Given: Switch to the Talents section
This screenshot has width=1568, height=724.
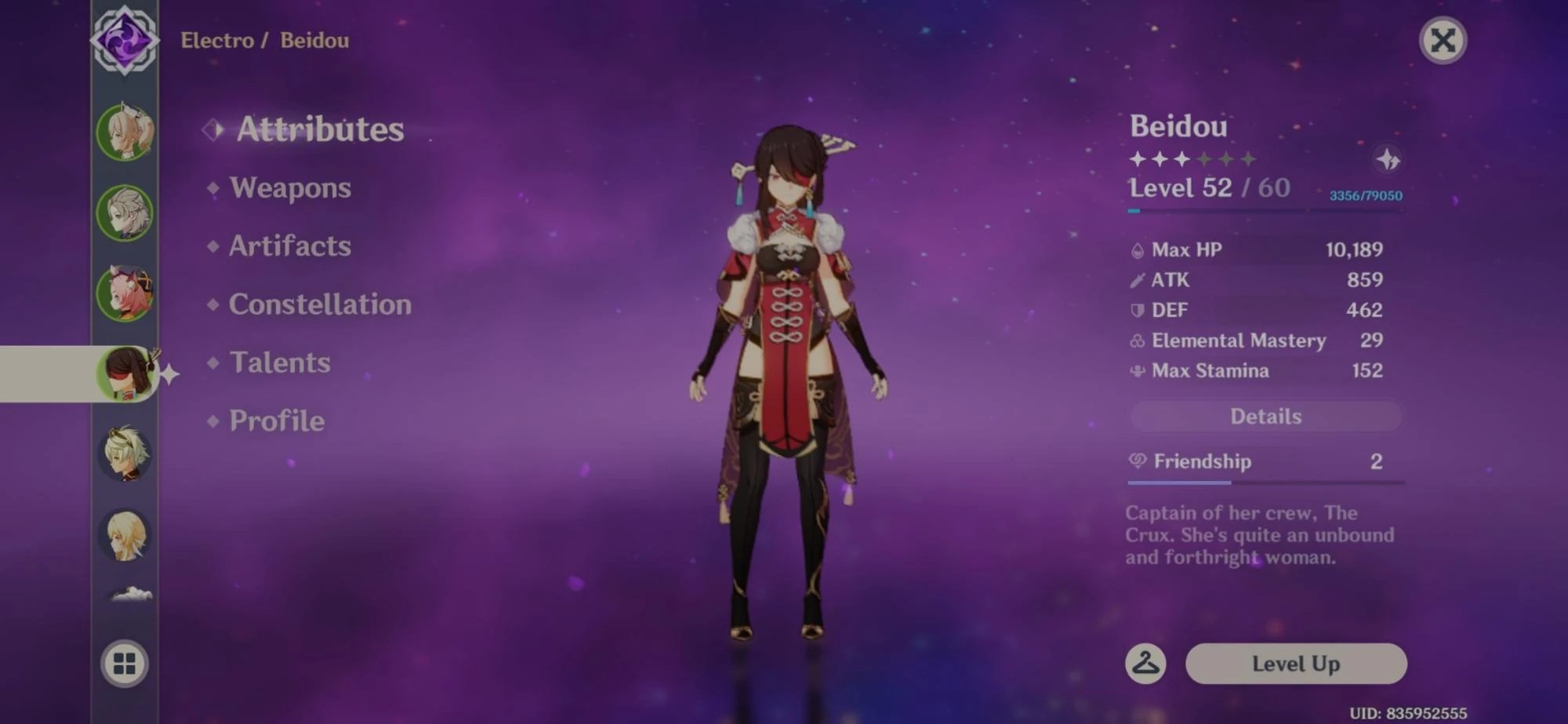Looking at the screenshot, I should tap(278, 362).
